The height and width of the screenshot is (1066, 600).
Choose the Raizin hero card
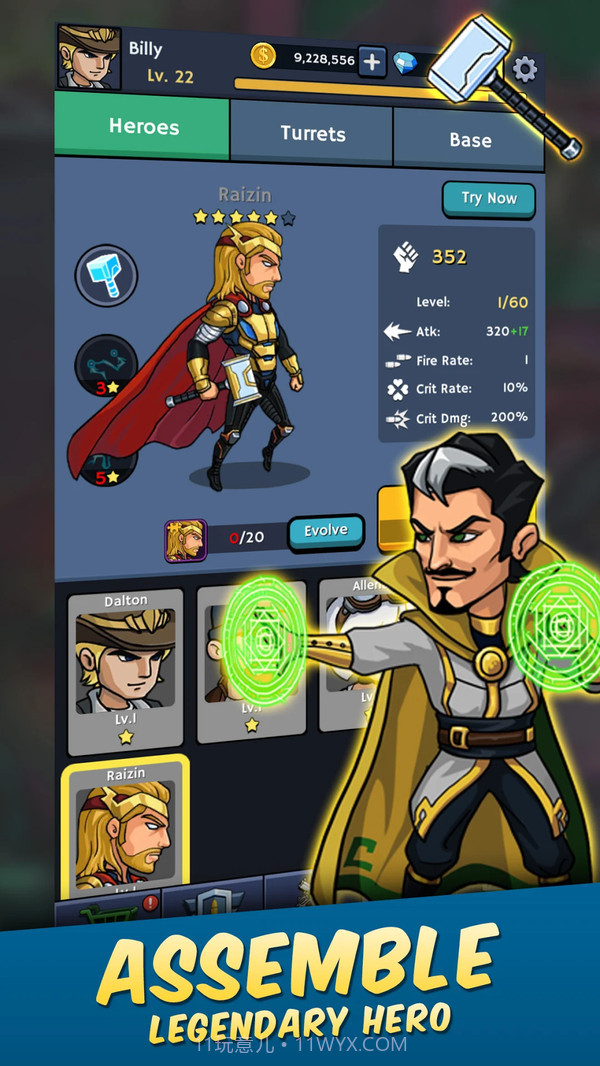tap(125, 829)
